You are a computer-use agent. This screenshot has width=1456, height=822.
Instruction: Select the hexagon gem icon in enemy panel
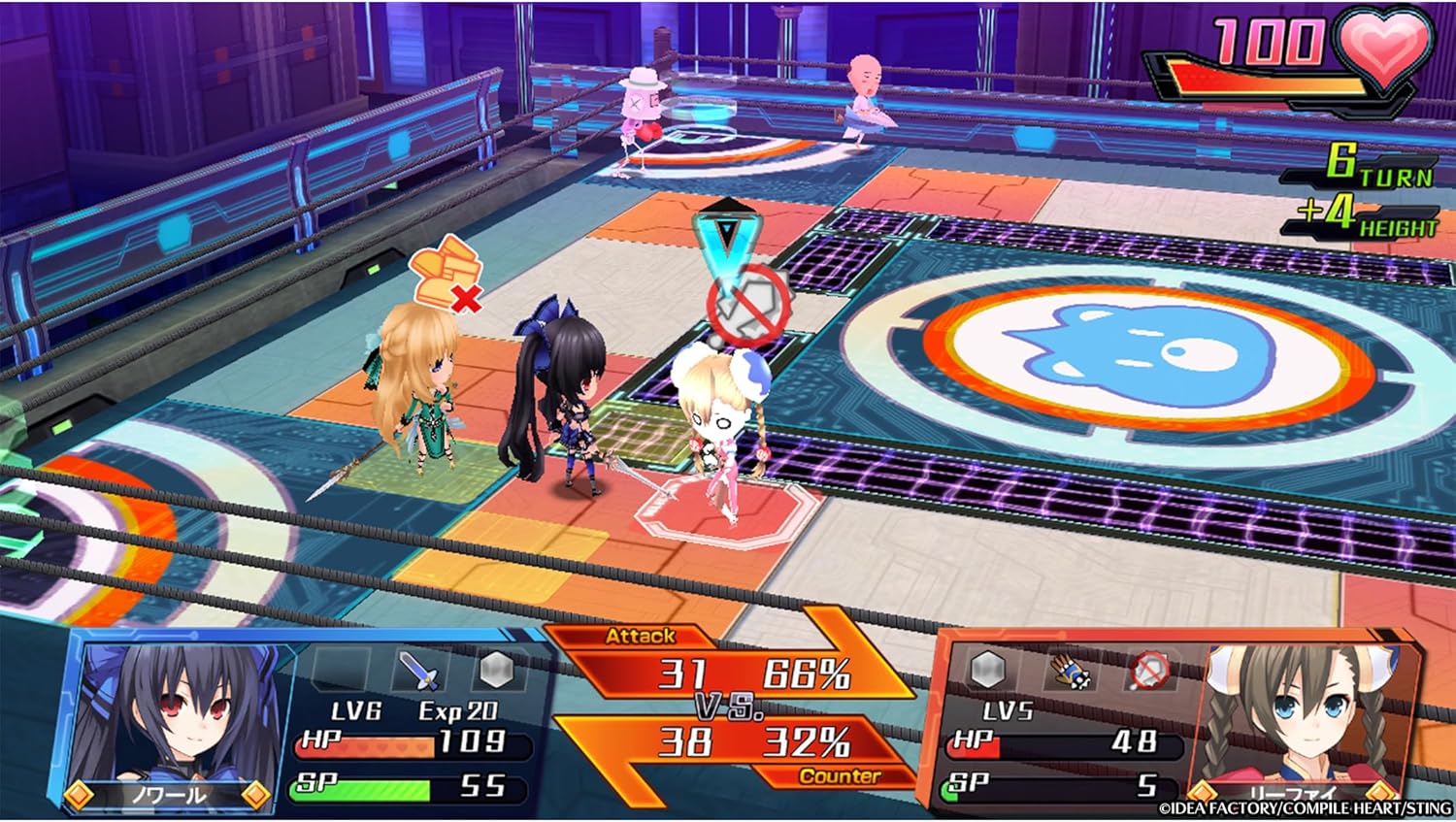[988, 670]
